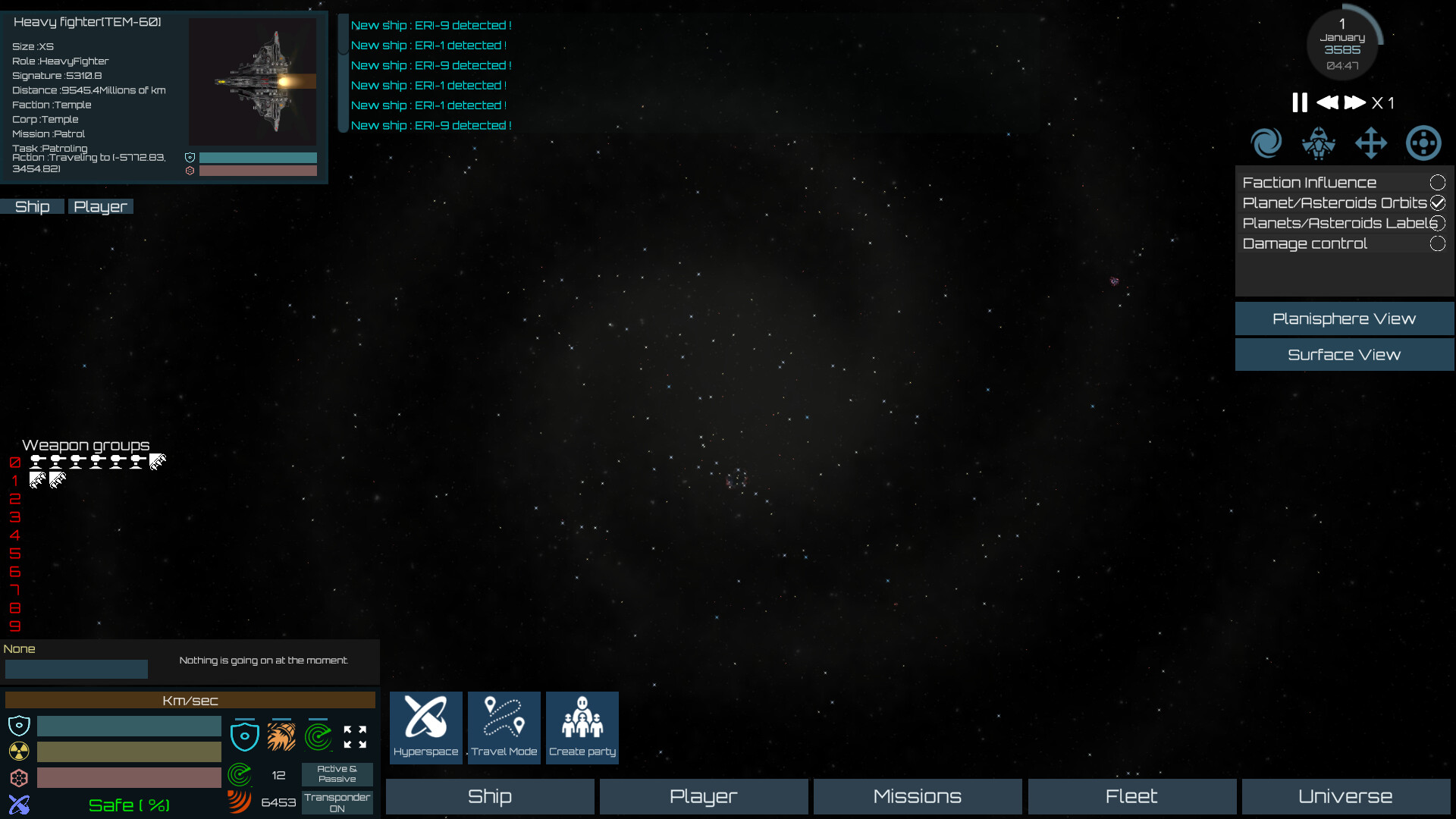The width and height of the screenshot is (1456, 819).
Task: Select the ship-centered camera icon
Action: 1319,143
